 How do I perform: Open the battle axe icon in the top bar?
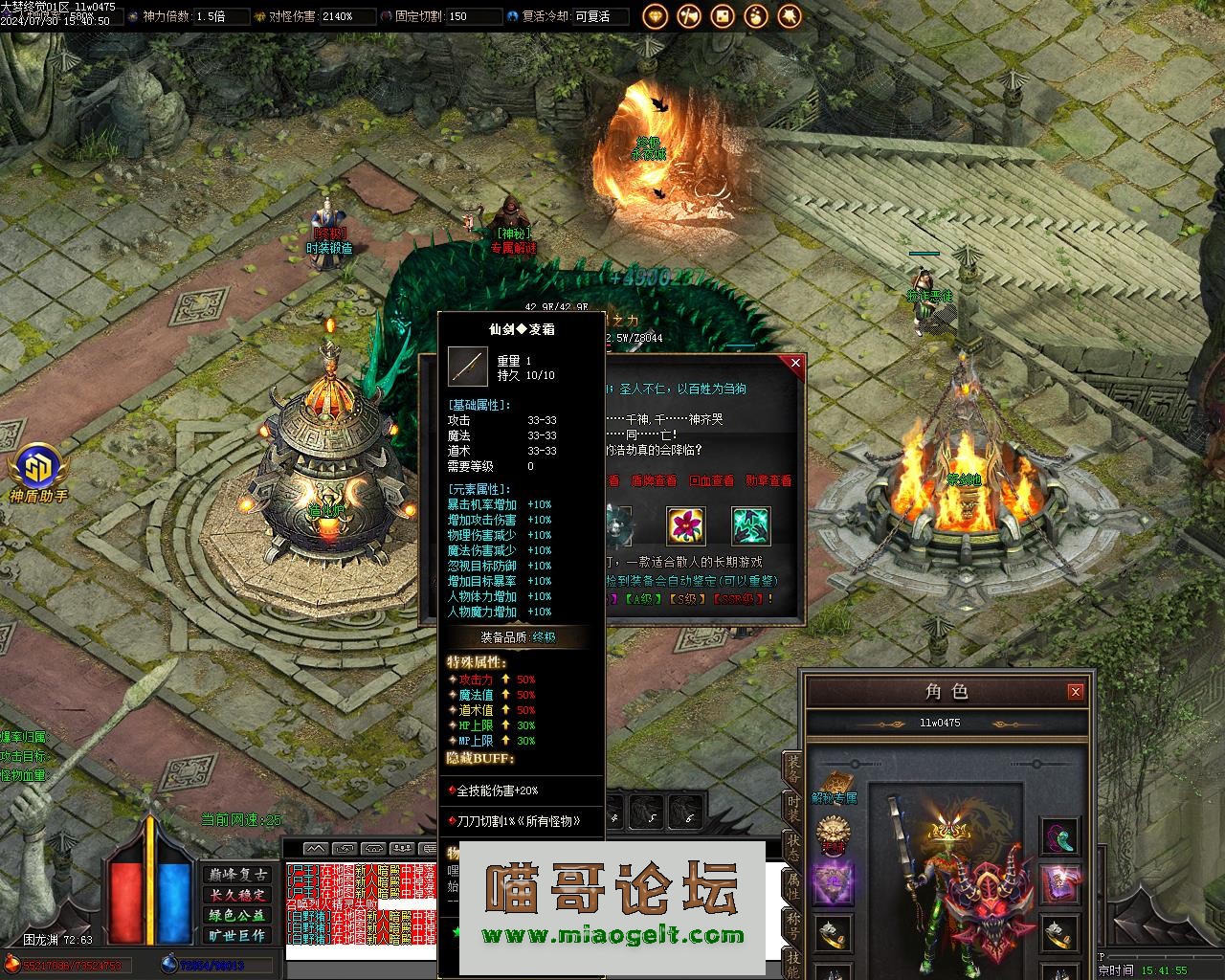pos(689,16)
